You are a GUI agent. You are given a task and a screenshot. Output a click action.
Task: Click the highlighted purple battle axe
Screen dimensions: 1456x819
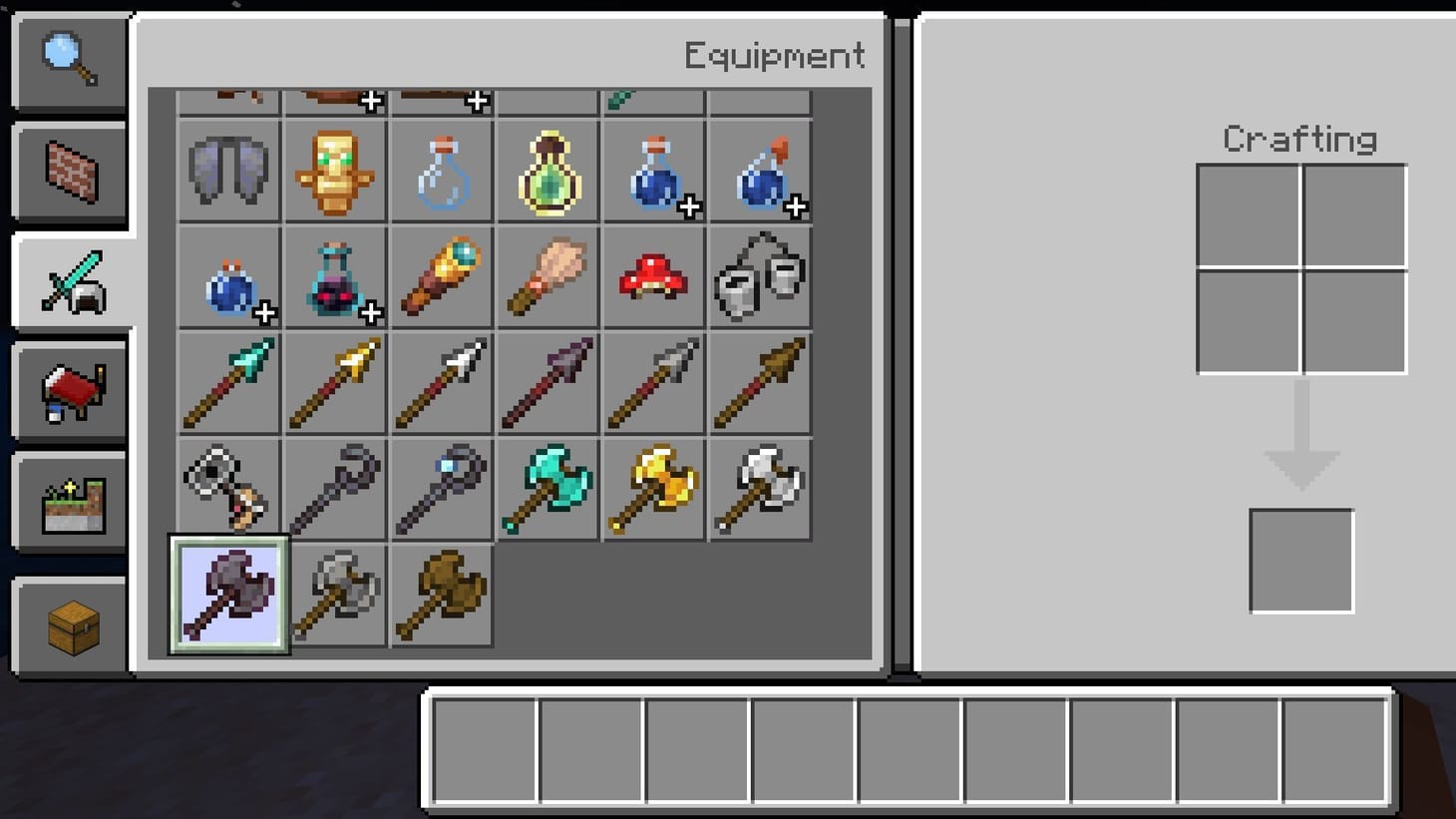coord(227,596)
